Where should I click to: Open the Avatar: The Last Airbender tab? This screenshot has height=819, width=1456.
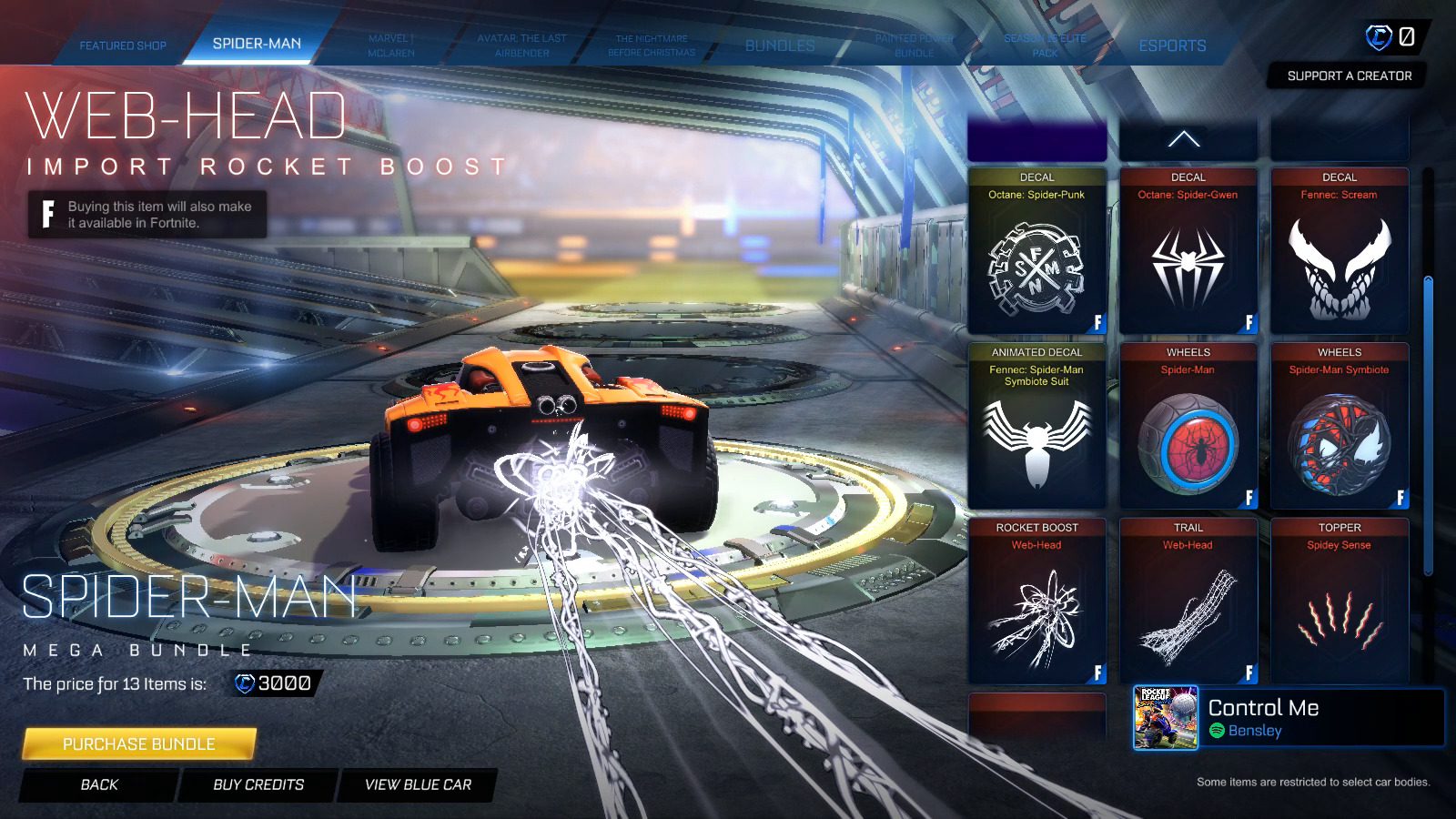pyautogui.click(x=521, y=45)
